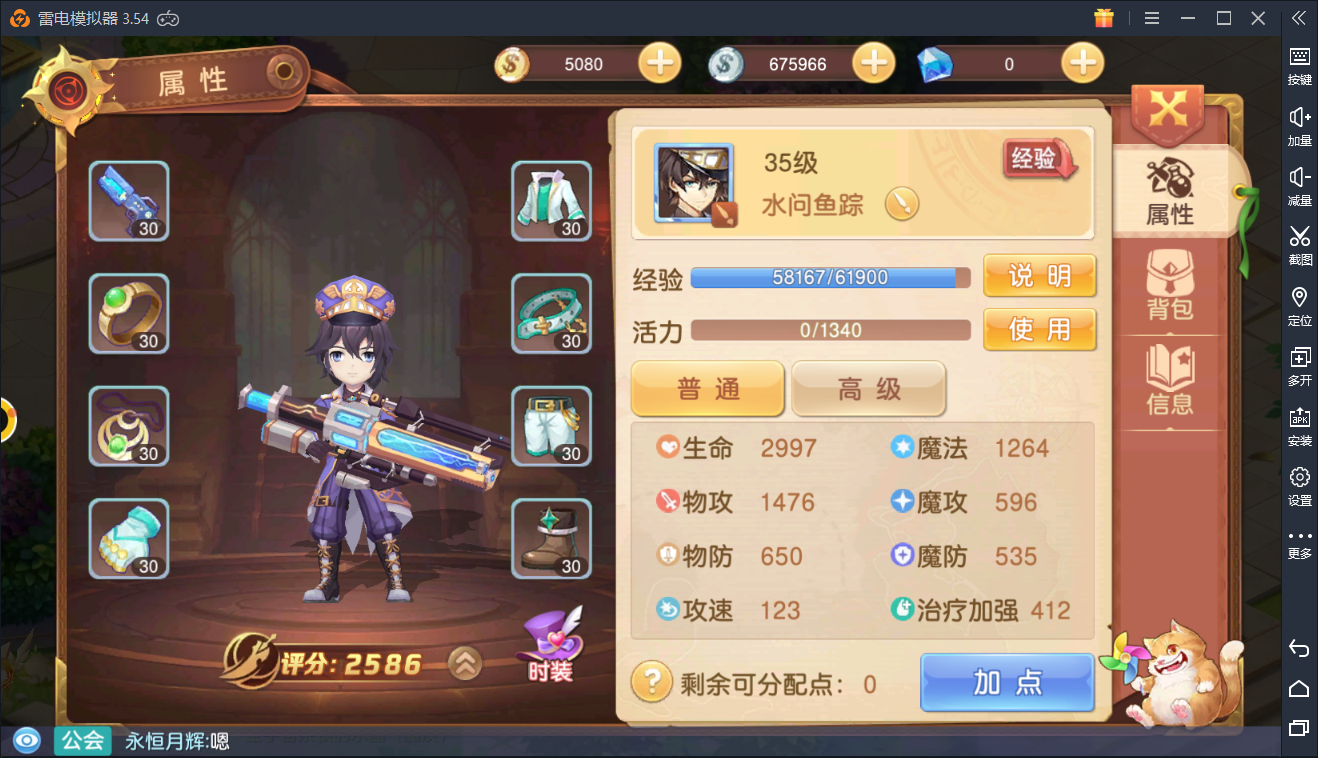This screenshot has height=758, width=1318.
Task: Close the attributes panel with the X
Action: pyautogui.click(x=1167, y=108)
